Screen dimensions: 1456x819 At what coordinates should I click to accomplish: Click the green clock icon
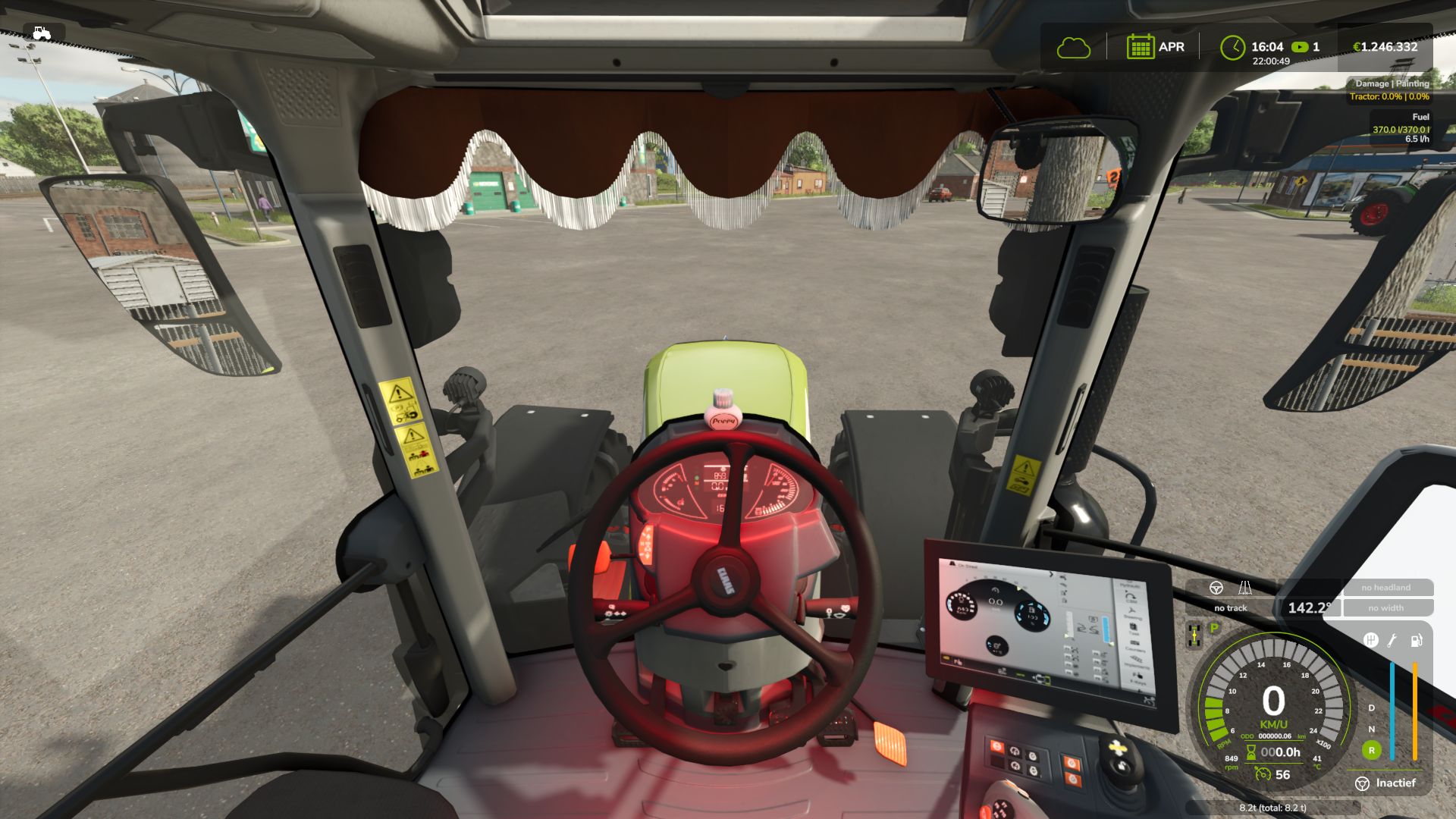(x=1232, y=47)
